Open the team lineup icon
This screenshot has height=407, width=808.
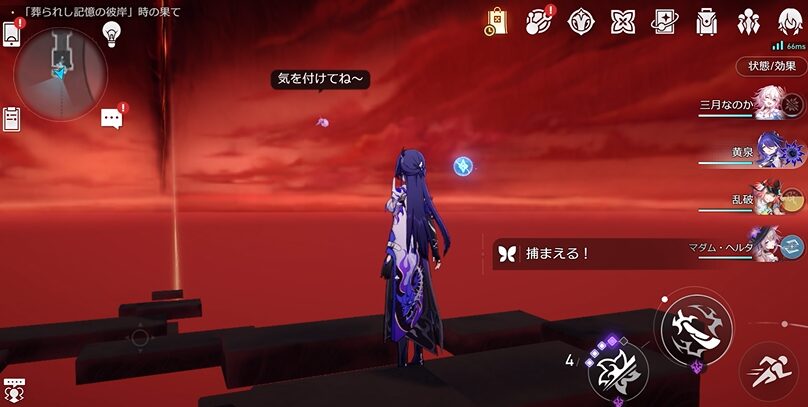click(x=747, y=21)
